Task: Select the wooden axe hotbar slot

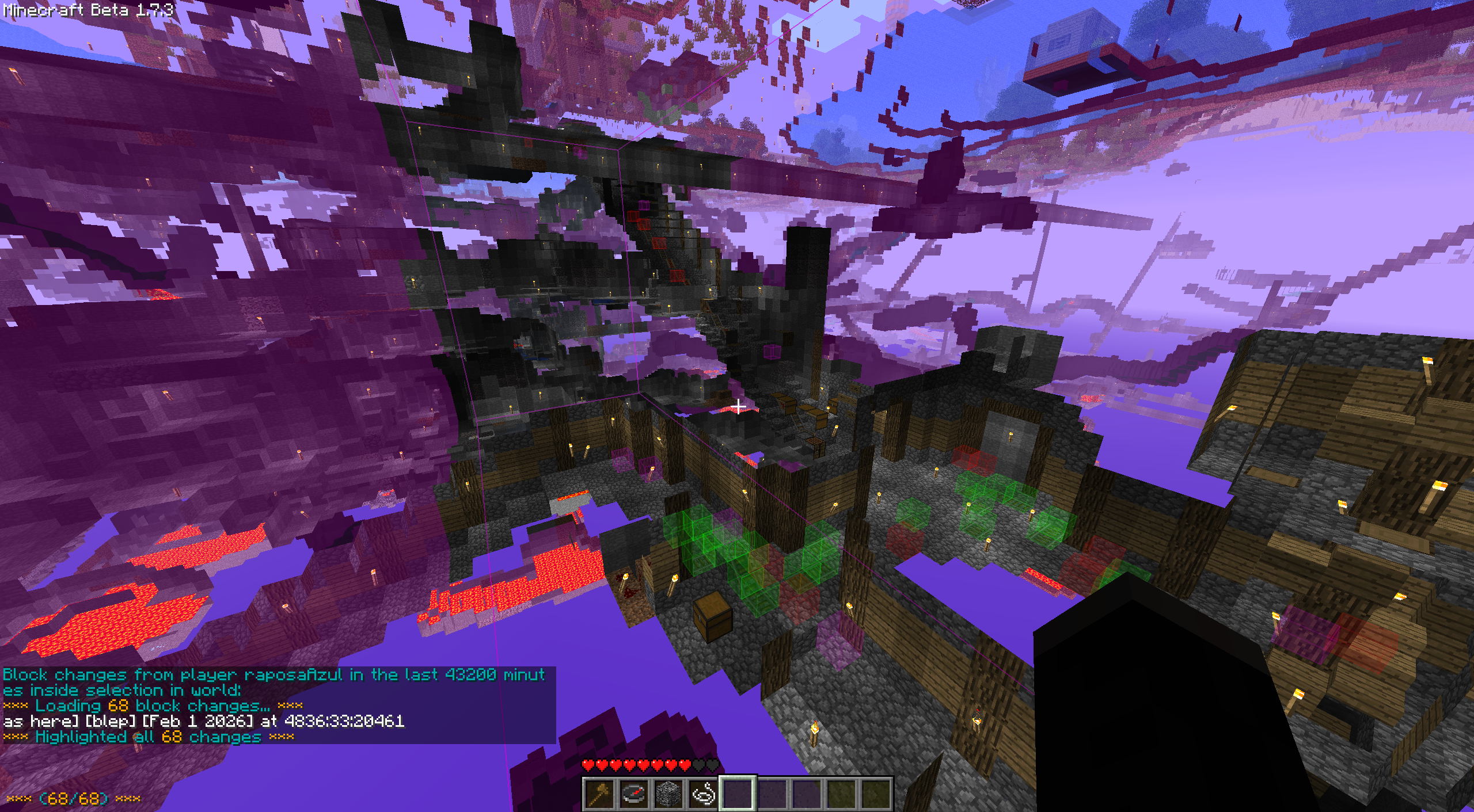Action: click(x=599, y=794)
